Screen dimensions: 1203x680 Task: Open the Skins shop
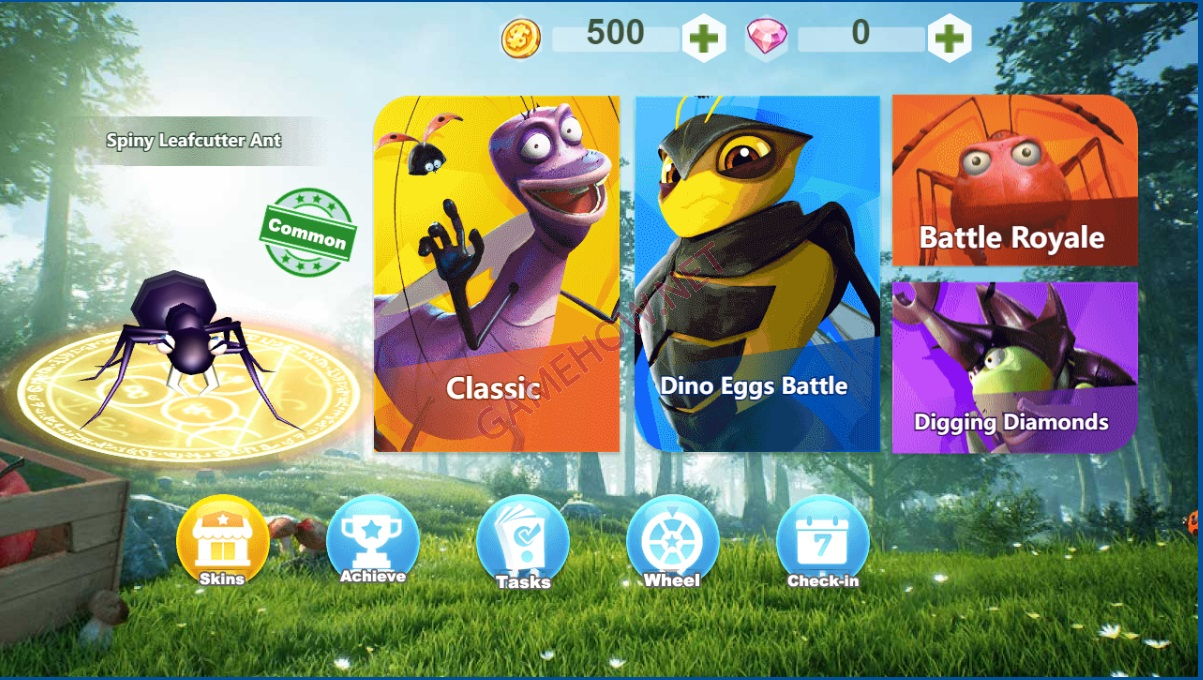222,541
